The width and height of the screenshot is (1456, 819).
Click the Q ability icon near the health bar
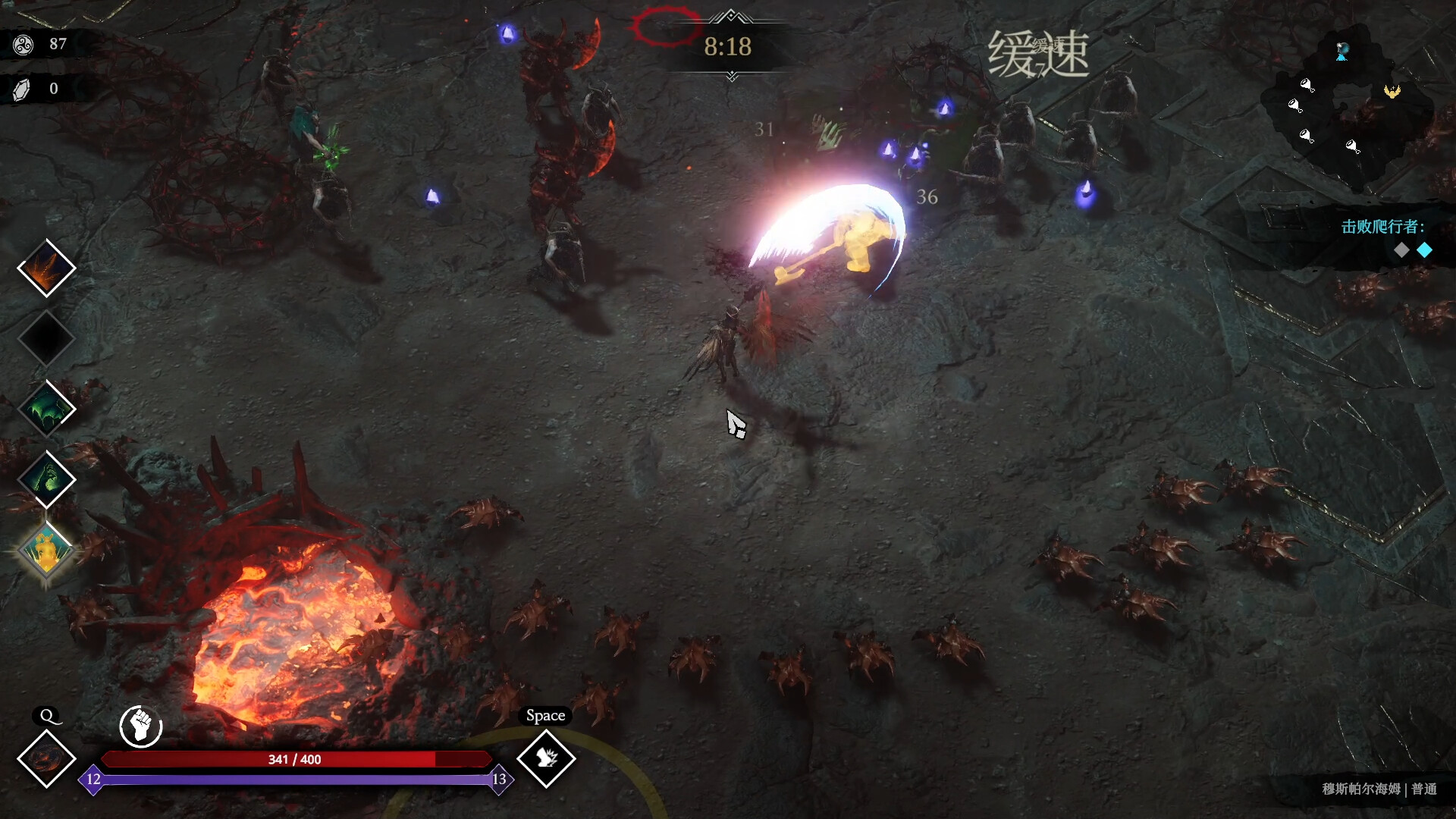pos(45,761)
